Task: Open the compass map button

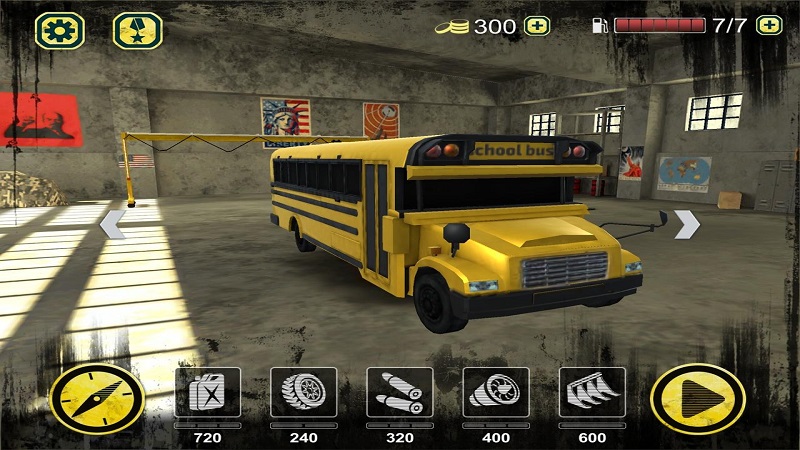Action: (97, 397)
